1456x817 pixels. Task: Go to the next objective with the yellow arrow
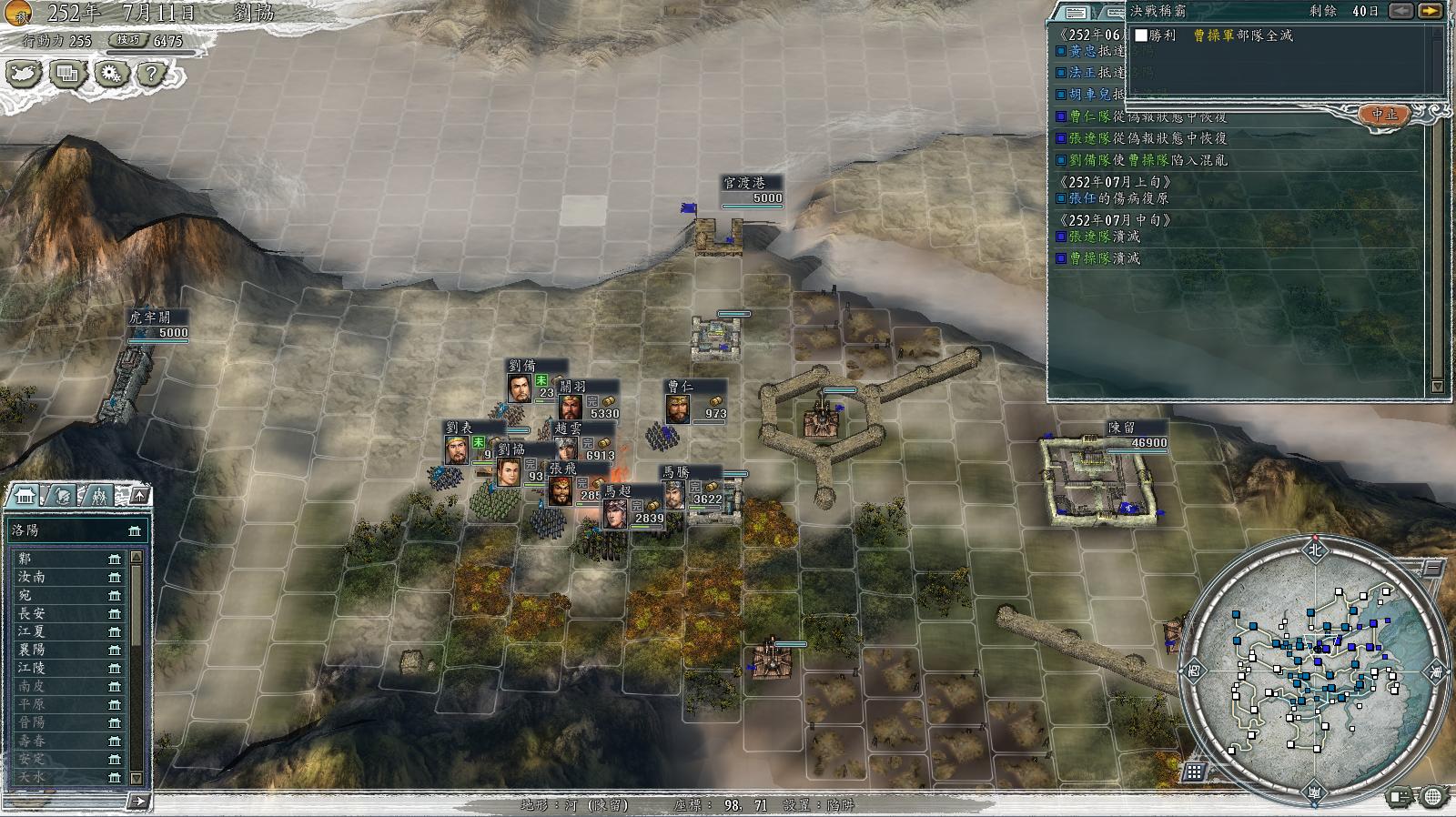(1431, 11)
